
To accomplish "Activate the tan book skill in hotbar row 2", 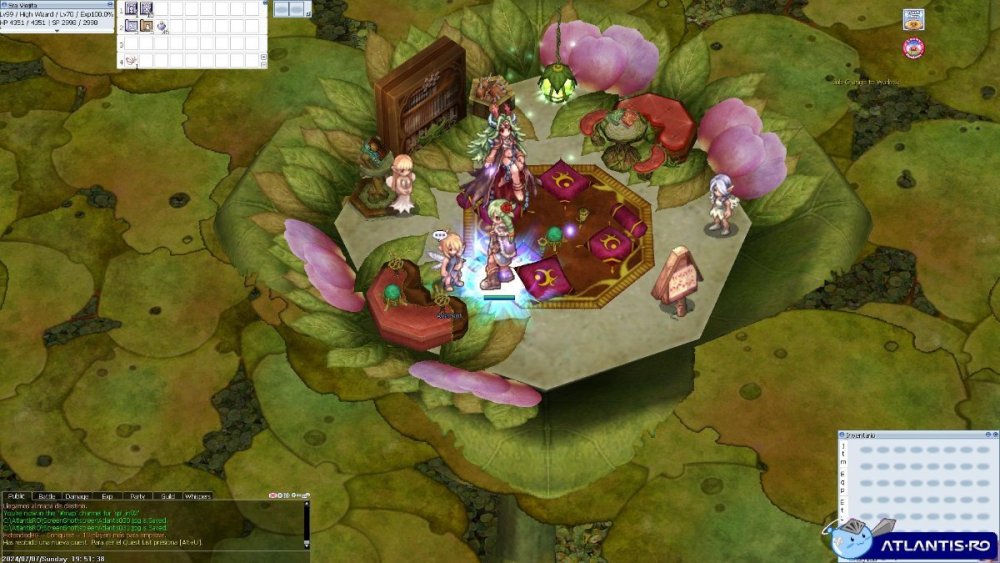I will 146,26.
